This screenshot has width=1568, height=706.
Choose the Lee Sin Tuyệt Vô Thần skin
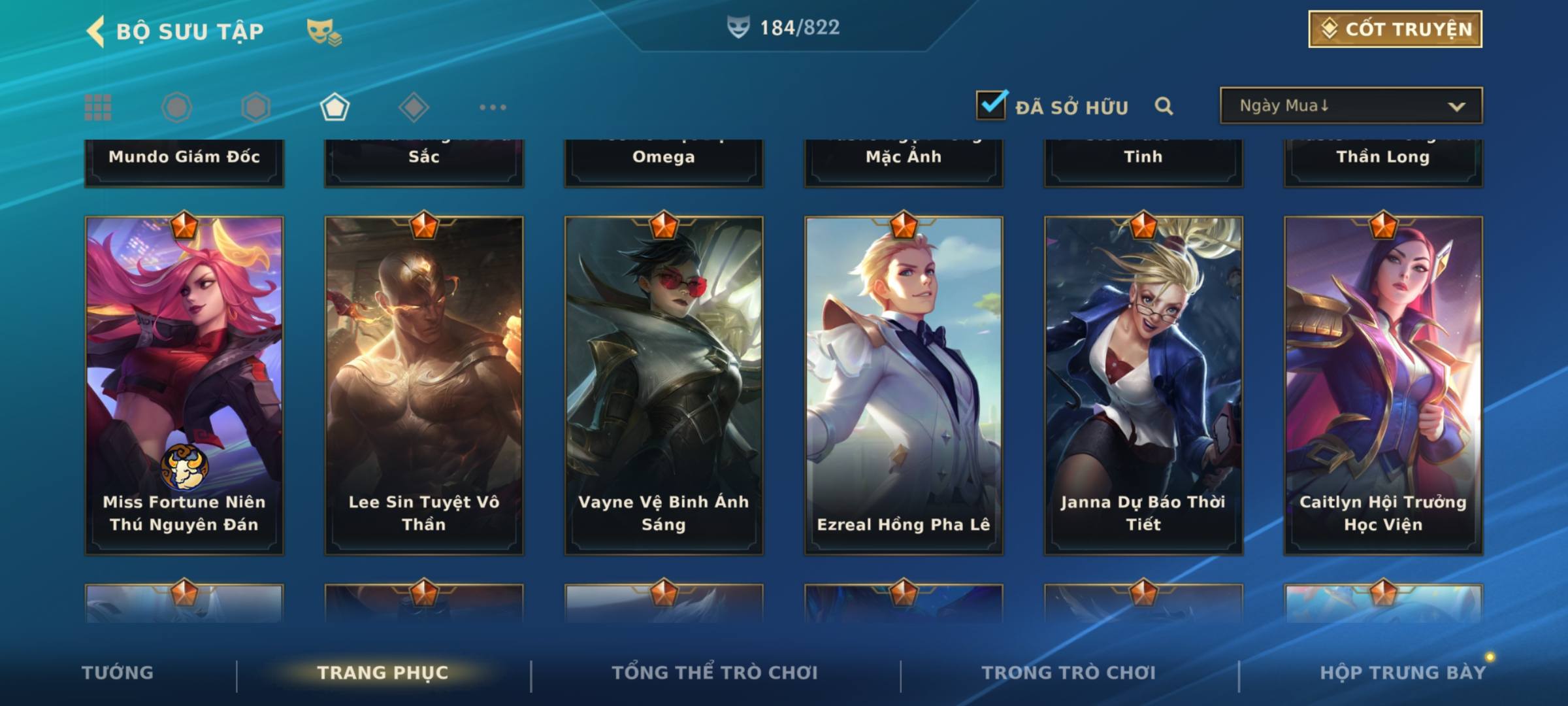(424, 386)
